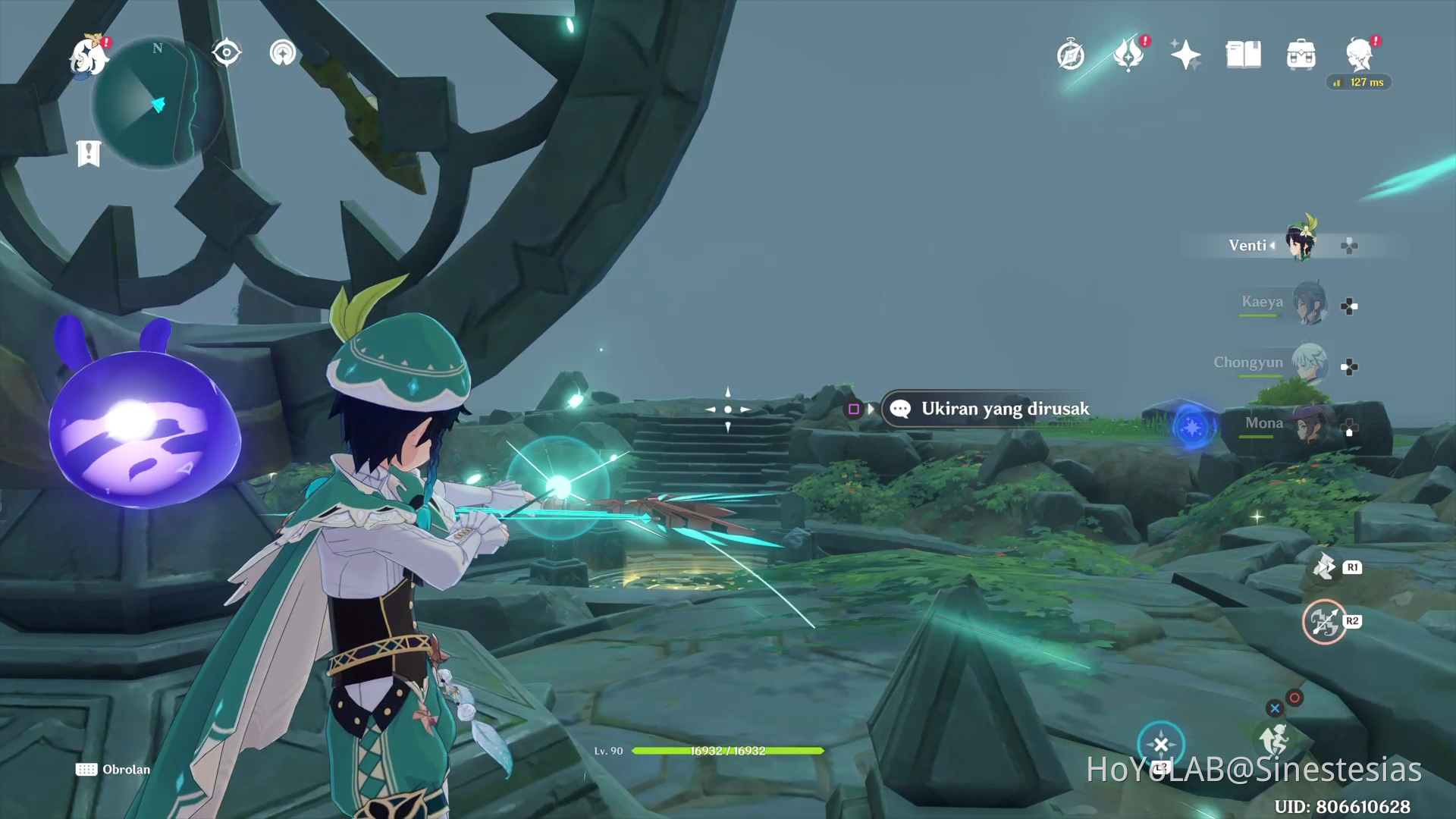The image size is (1456, 819).
Task: Open the compass adventure icon
Action: 1070,55
